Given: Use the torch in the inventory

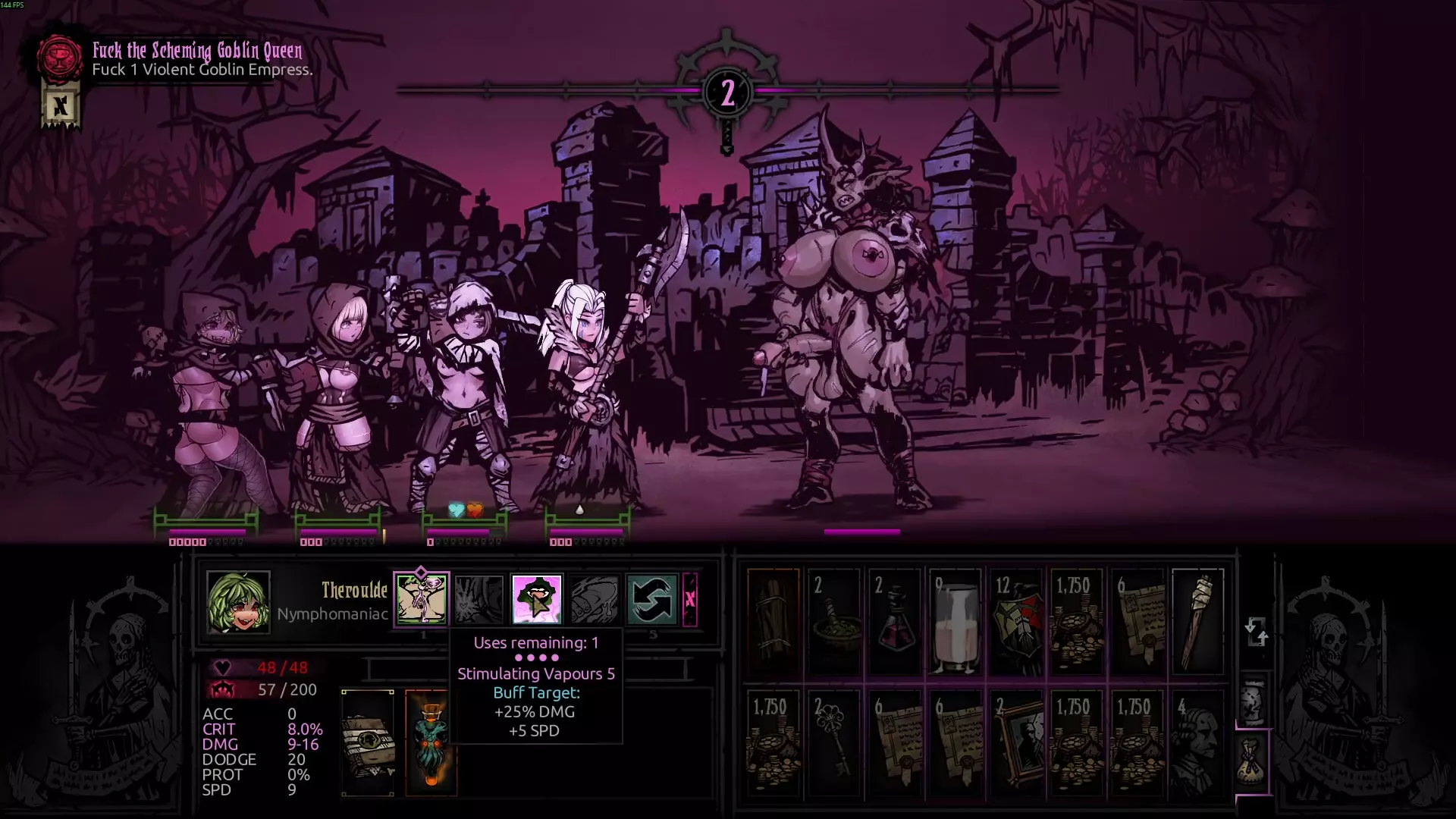Looking at the screenshot, I should (1198, 622).
